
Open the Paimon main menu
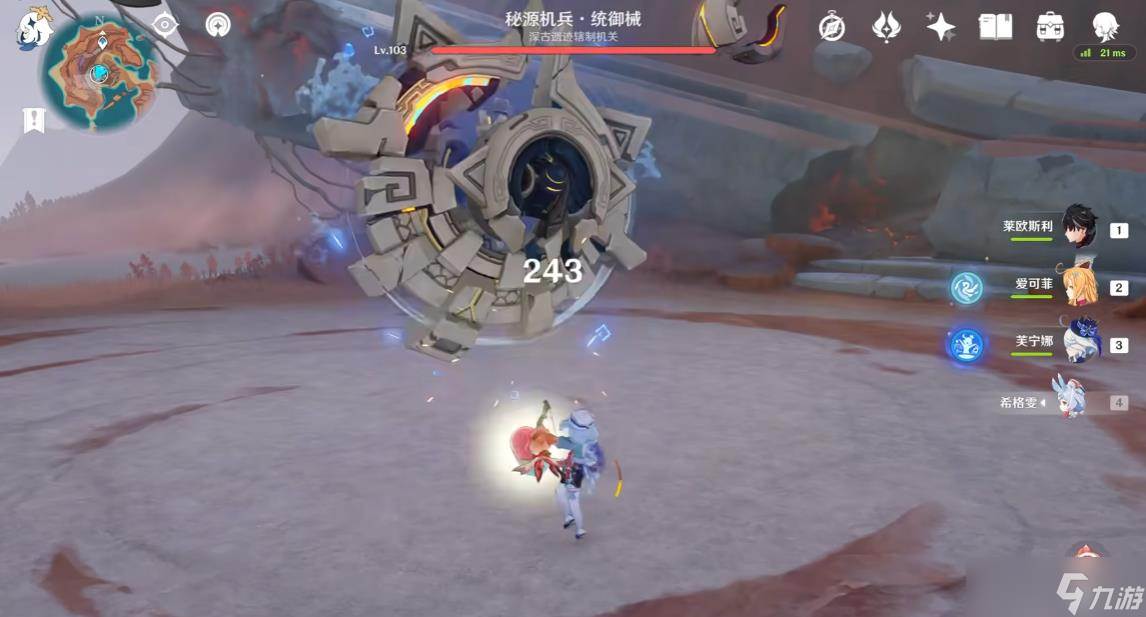pos(33,30)
